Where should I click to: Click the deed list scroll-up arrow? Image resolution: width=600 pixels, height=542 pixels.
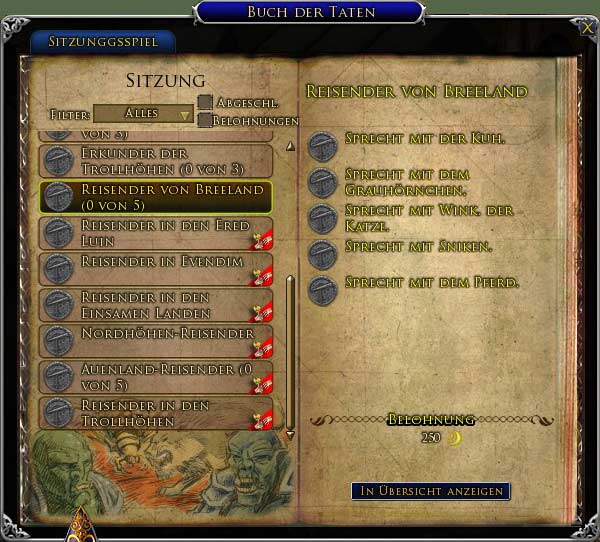290,146
